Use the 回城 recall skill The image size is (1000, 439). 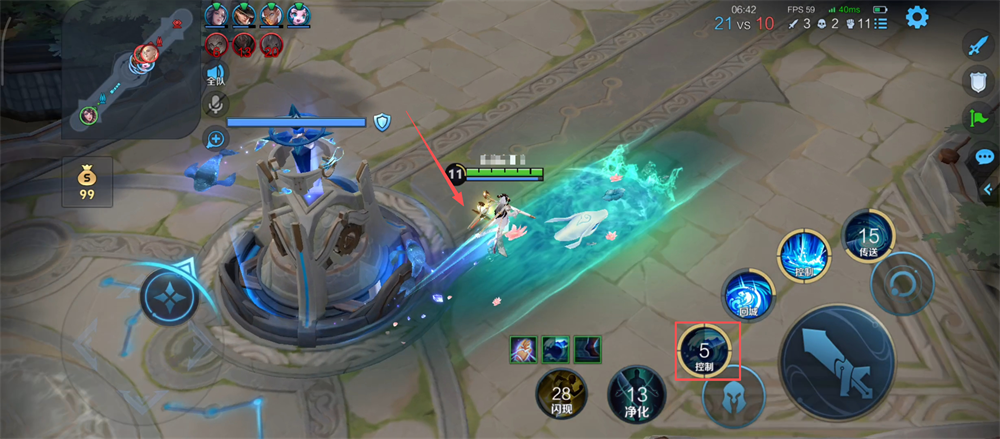pyautogui.click(x=748, y=296)
